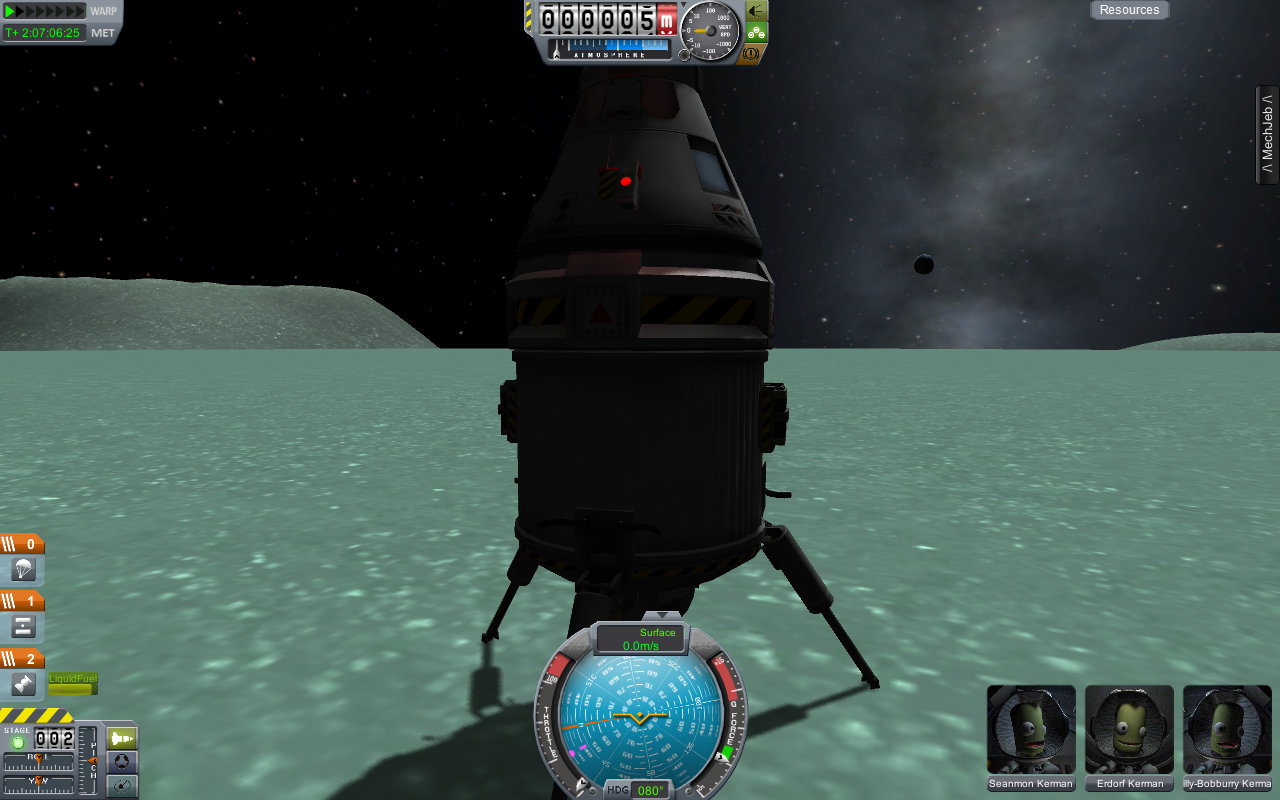Click the green stage indicator light
The image size is (1280, 800).
17,743
